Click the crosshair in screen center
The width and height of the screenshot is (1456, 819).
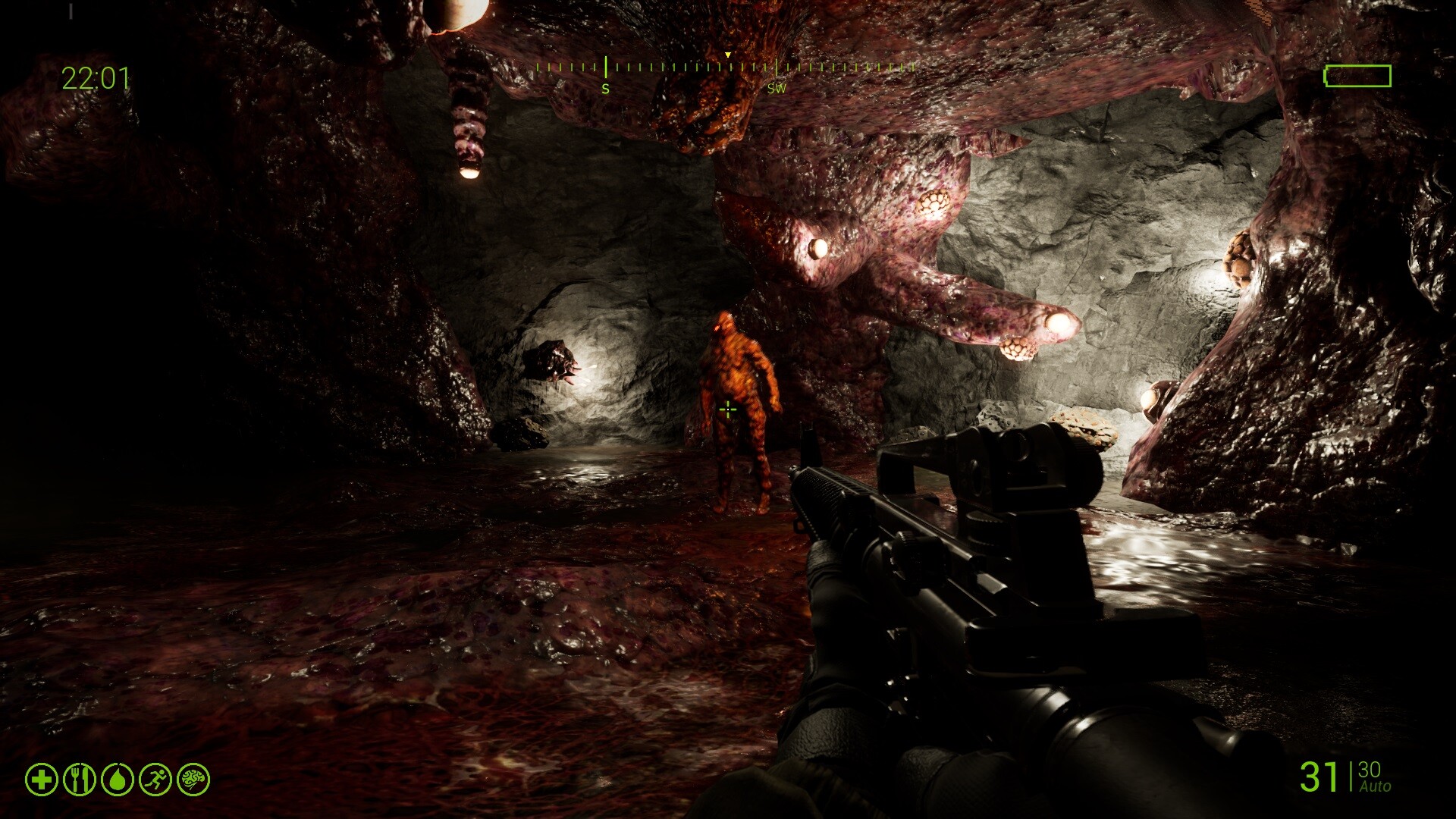727,409
